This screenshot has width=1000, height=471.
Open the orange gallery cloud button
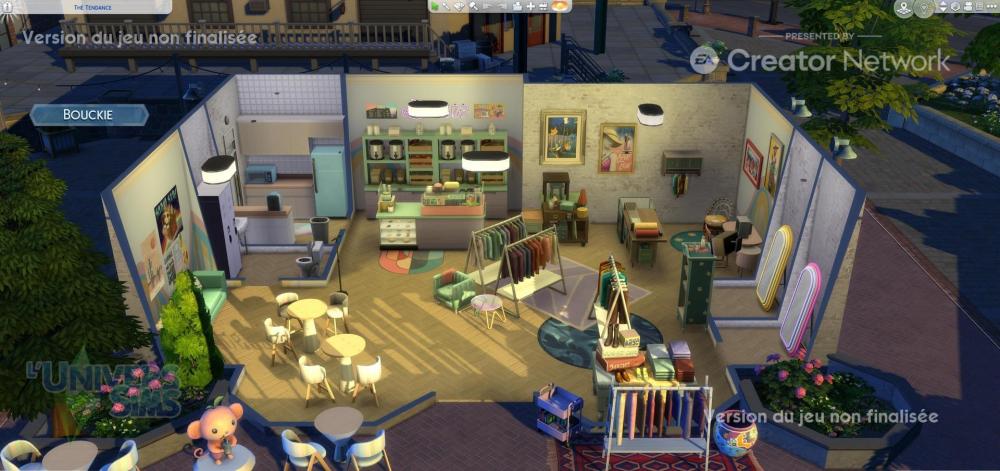click(560, 6)
